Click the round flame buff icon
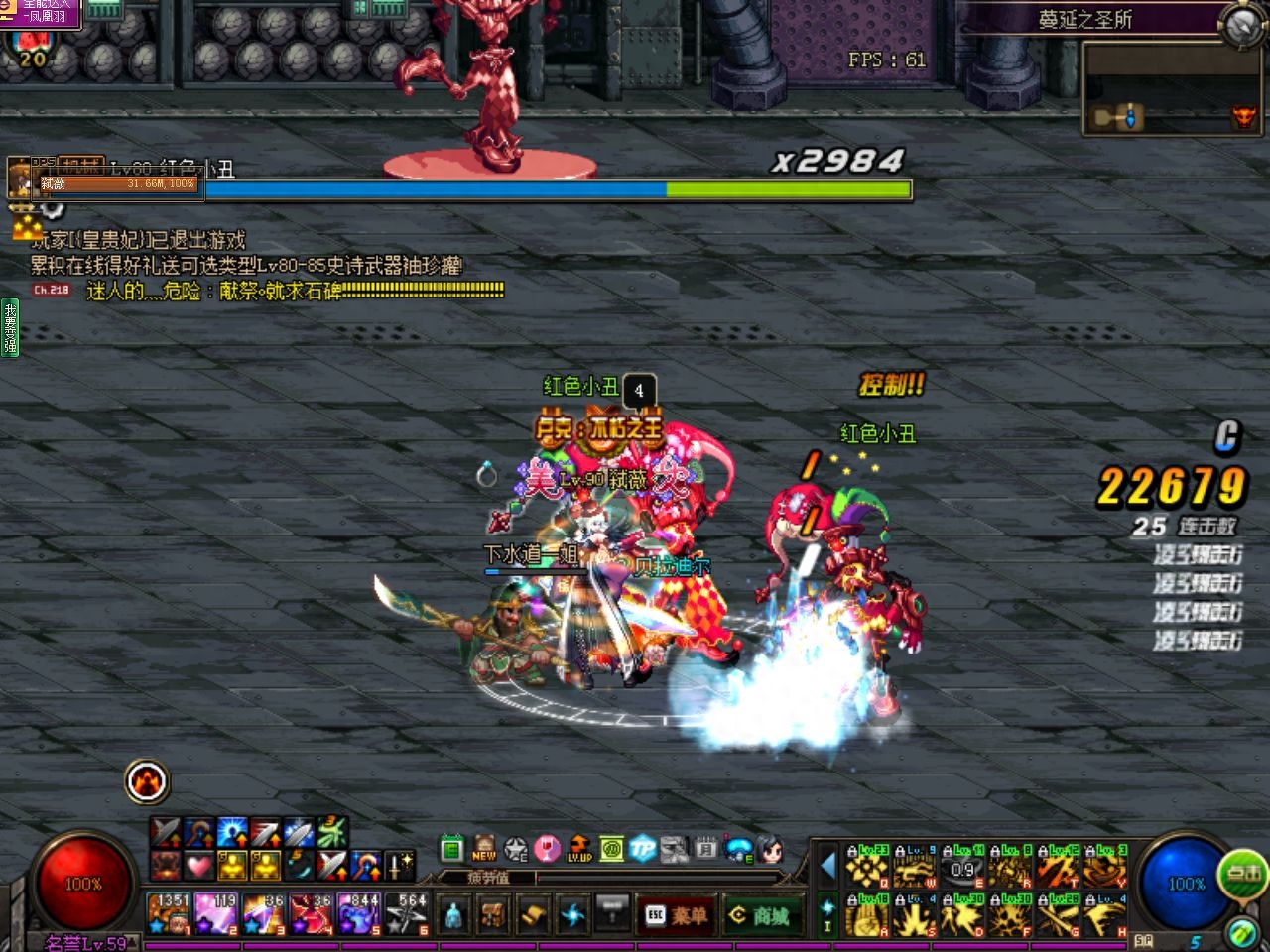 [x=148, y=782]
